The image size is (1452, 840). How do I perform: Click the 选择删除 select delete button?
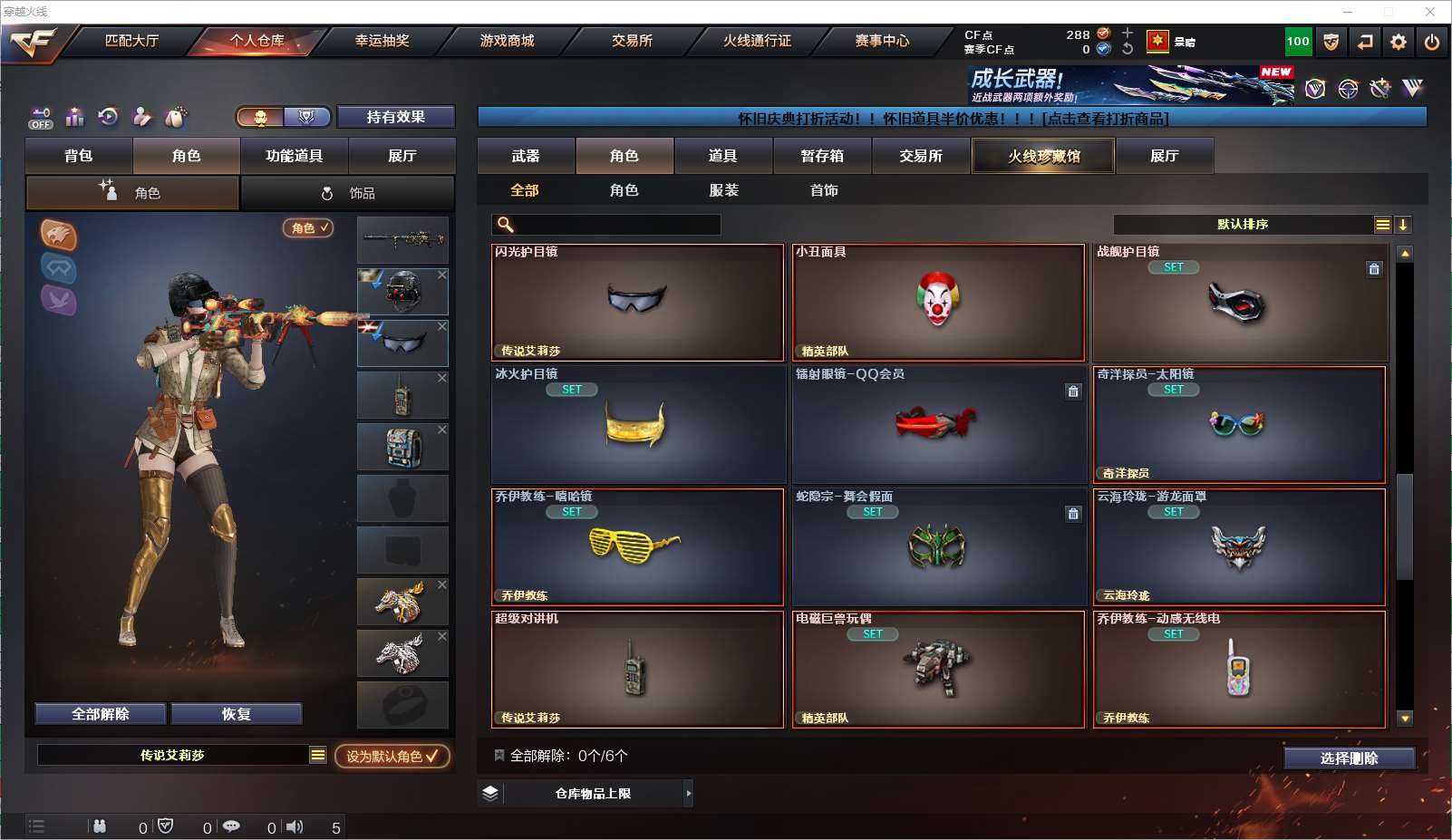click(x=1349, y=758)
